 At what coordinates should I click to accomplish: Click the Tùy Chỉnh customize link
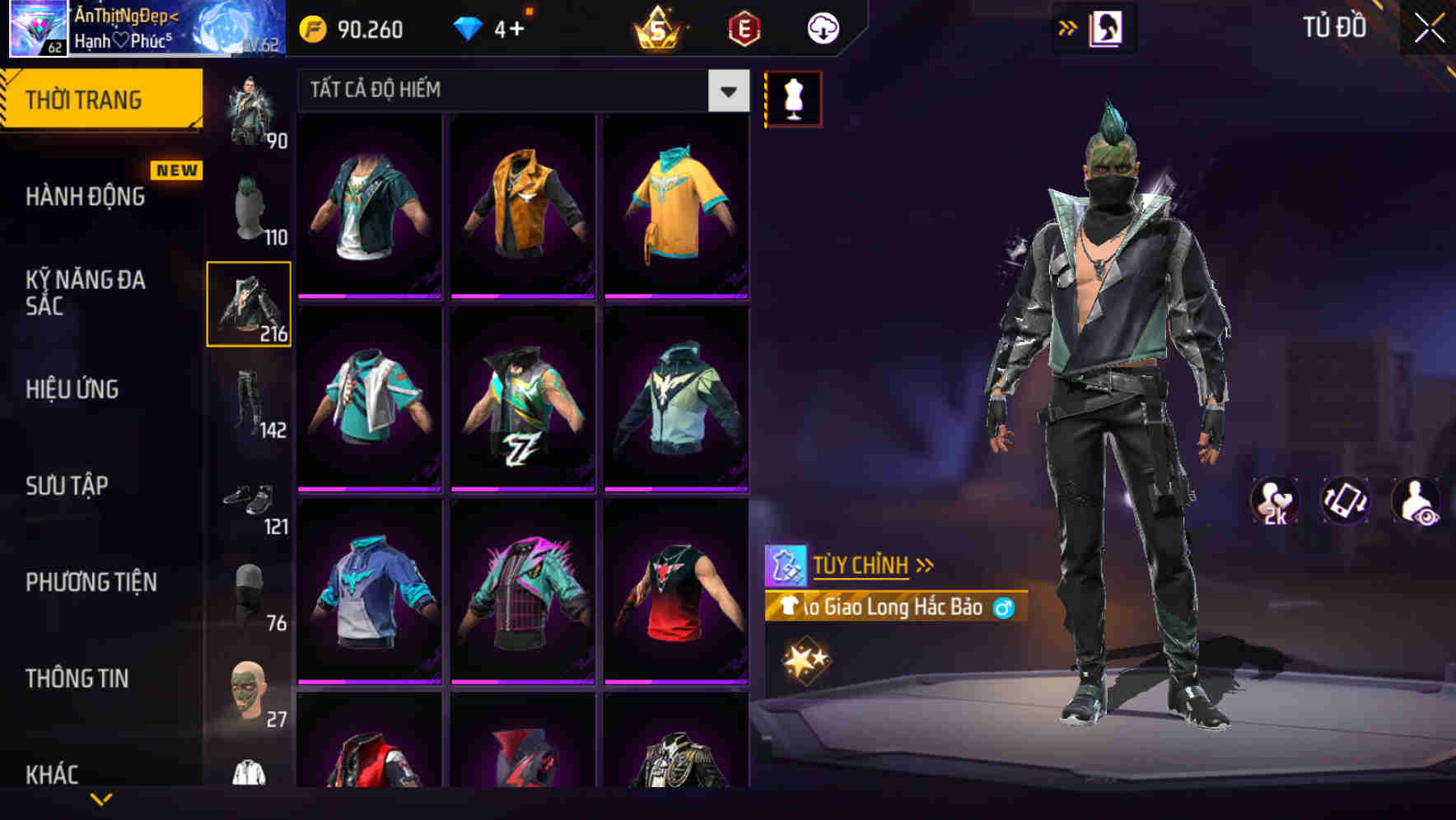[861, 565]
